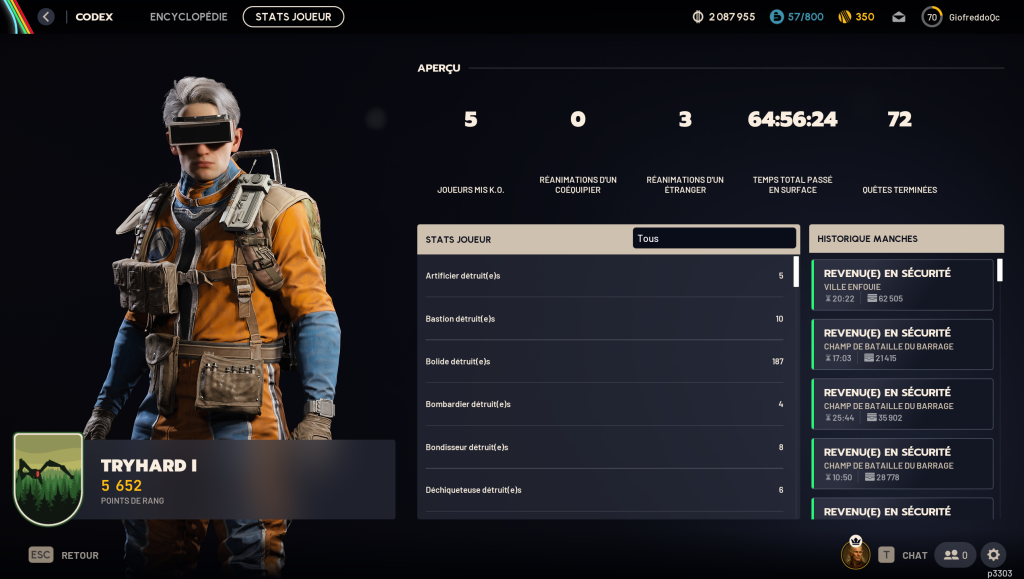Open the settings gear icon

[992, 555]
